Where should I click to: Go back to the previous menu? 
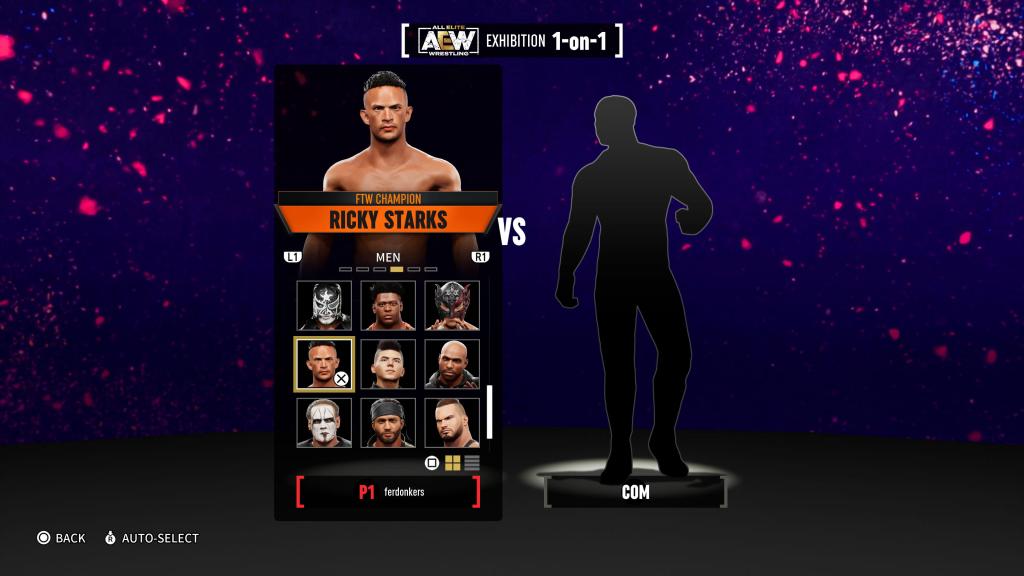click(60, 538)
